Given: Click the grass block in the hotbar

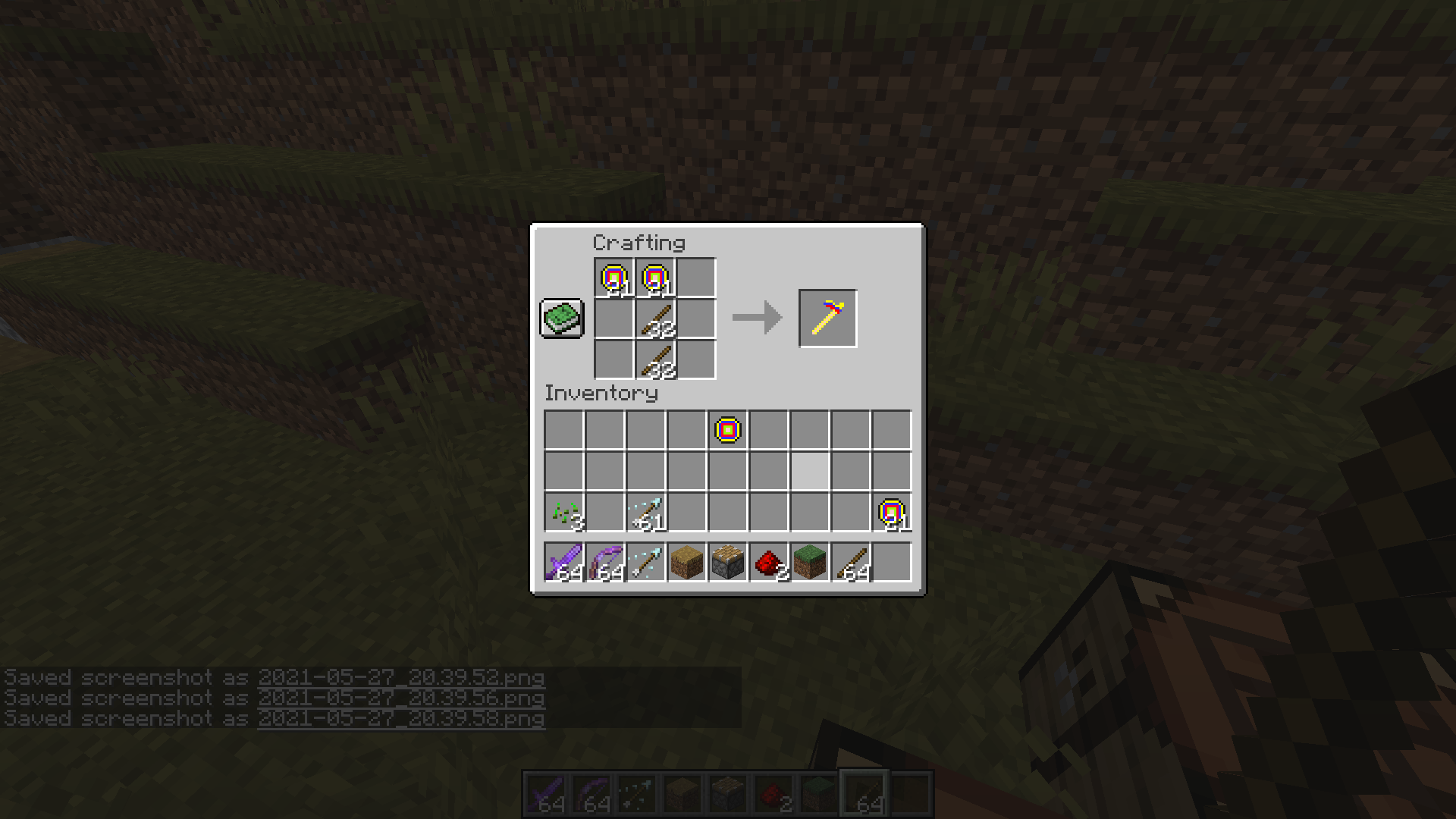Looking at the screenshot, I should point(808,561).
